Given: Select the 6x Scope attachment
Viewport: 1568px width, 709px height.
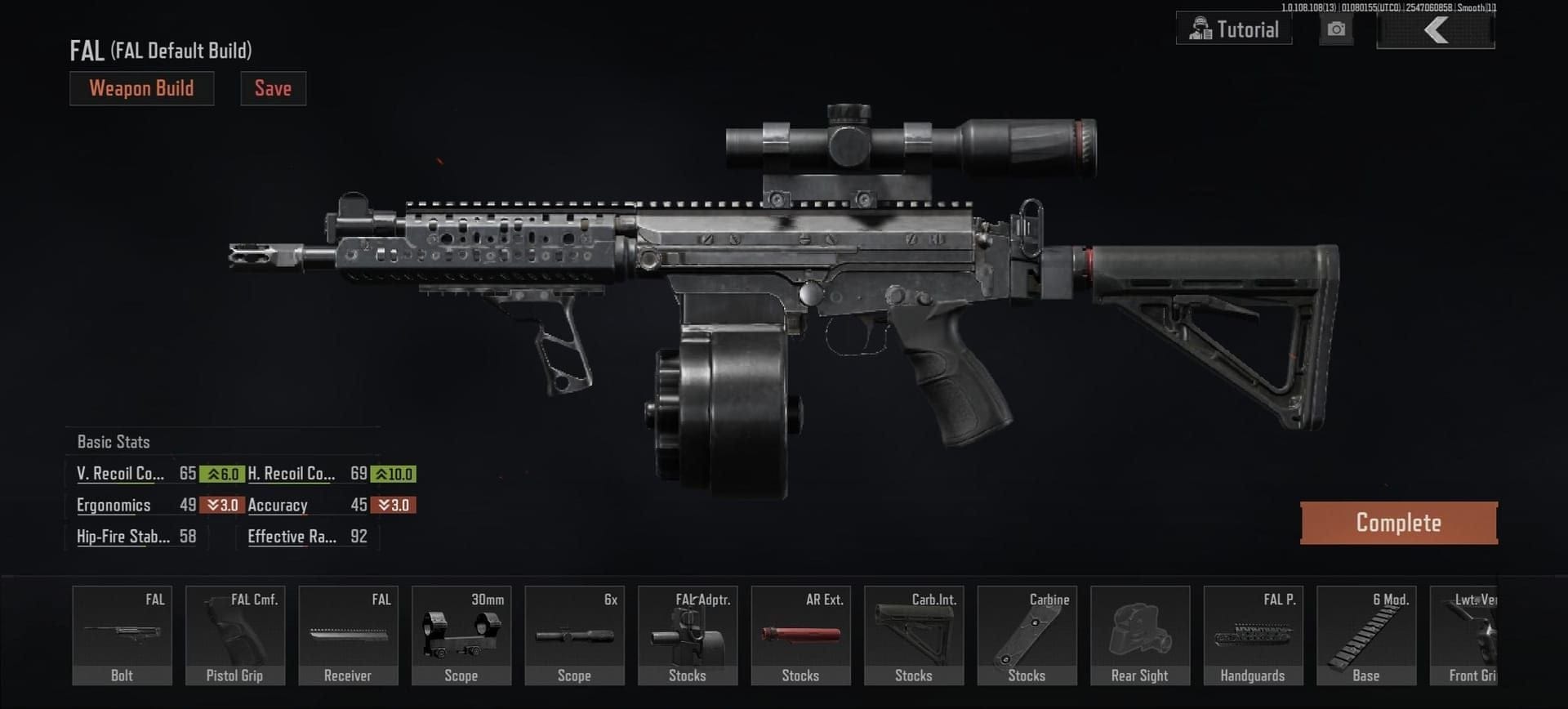Looking at the screenshot, I should point(574,636).
